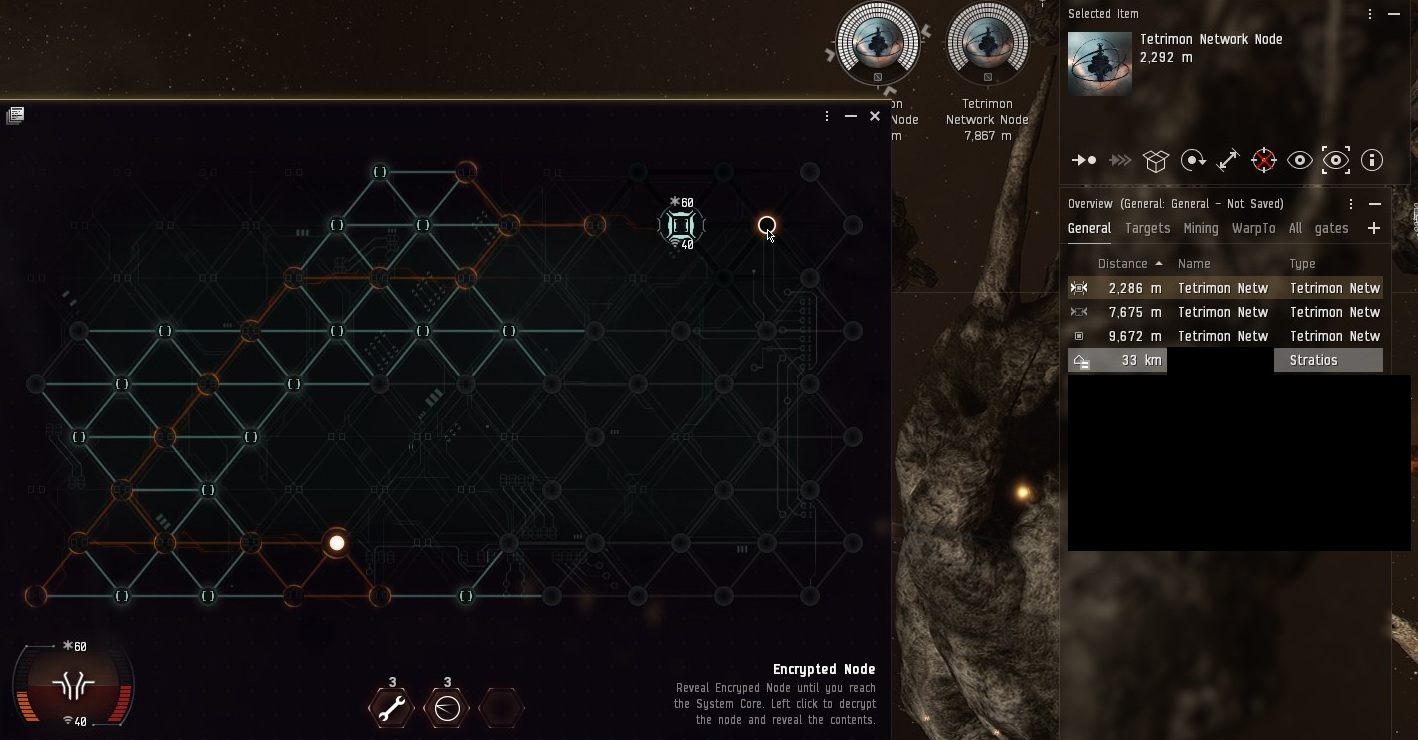1418x740 pixels.
Task: Orbit the selected Tetrimon Network Node
Action: pos(1192,160)
